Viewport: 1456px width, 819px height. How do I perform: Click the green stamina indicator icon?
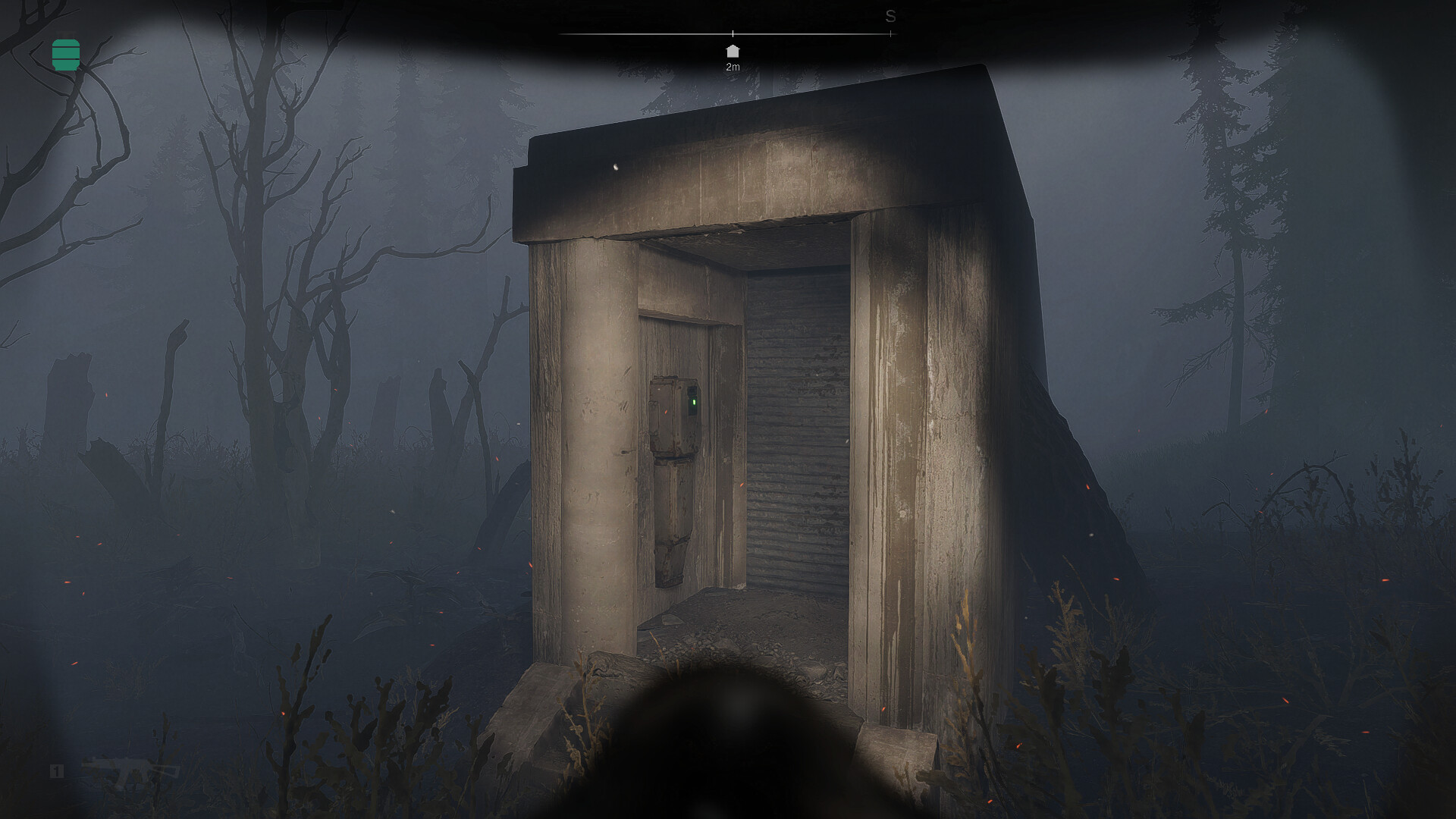pos(67,53)
